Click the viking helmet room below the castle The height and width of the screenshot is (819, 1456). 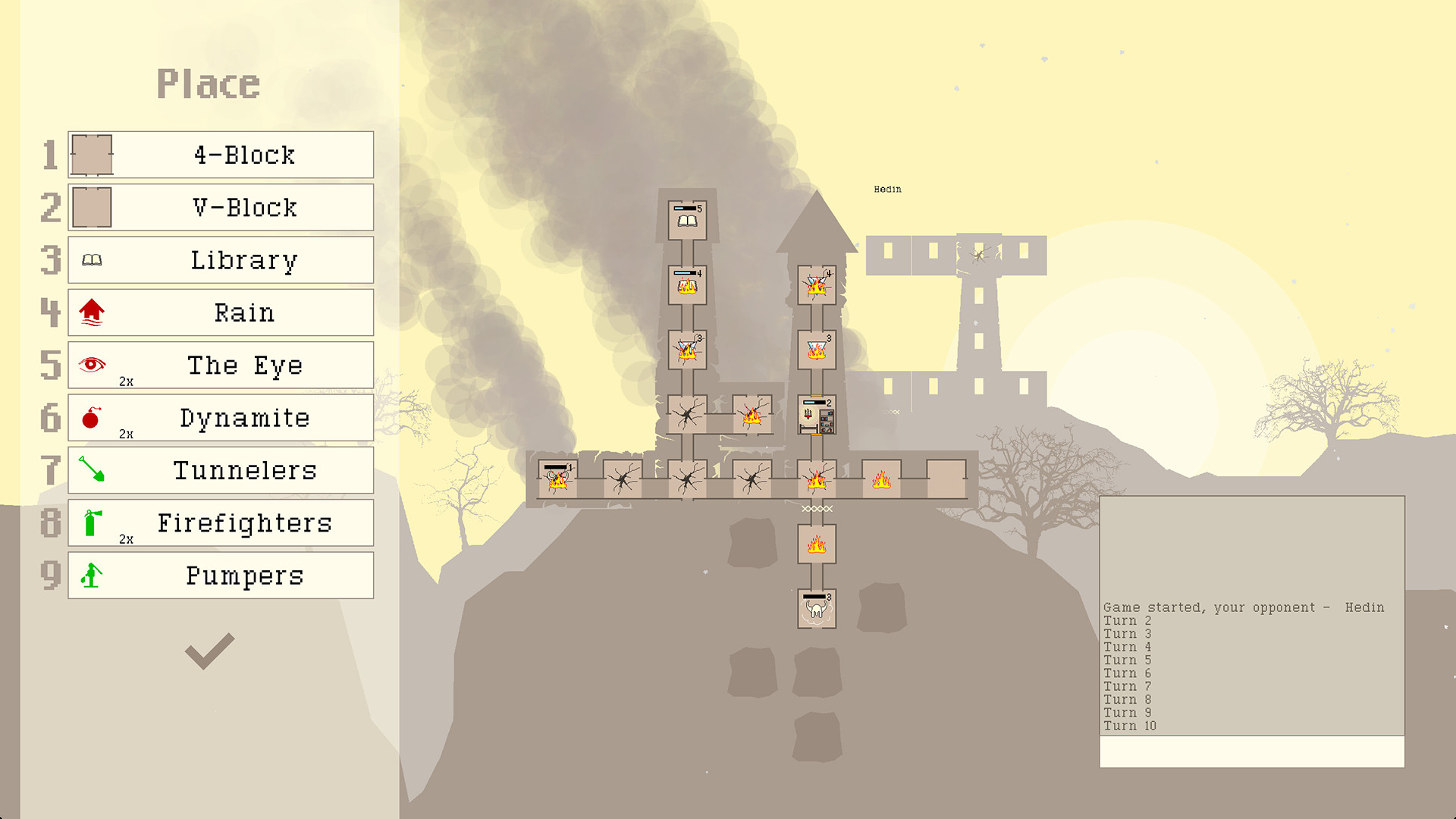(x=817, y=610)
